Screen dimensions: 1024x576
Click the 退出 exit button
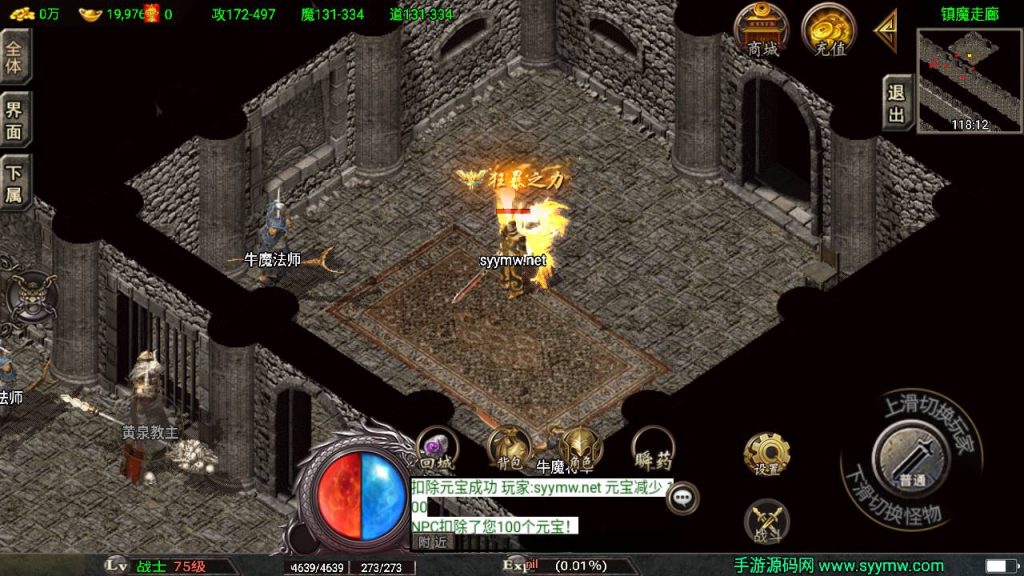(x=896, y=103)
